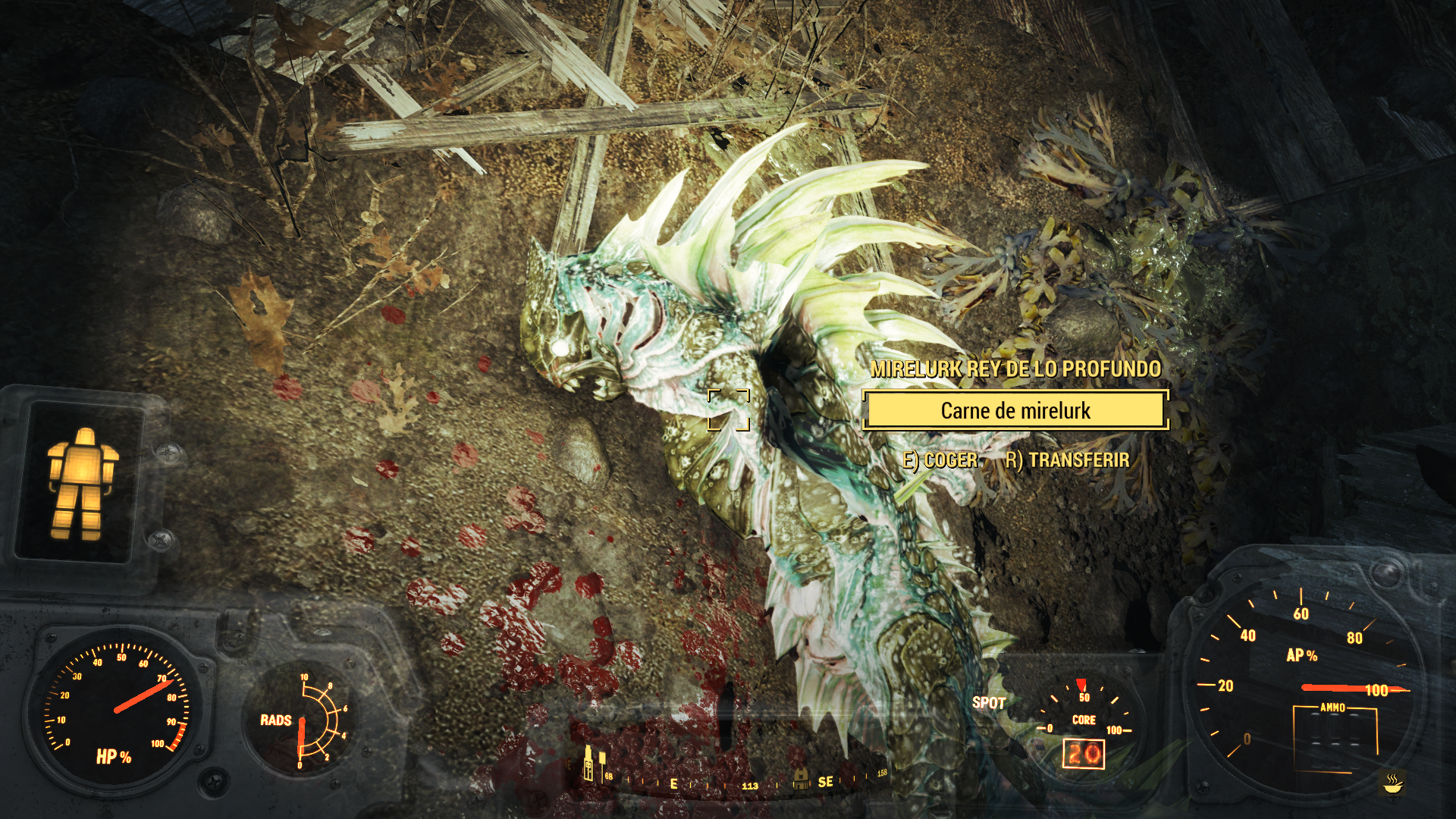Click the power armor condition figure

[82, 484]
